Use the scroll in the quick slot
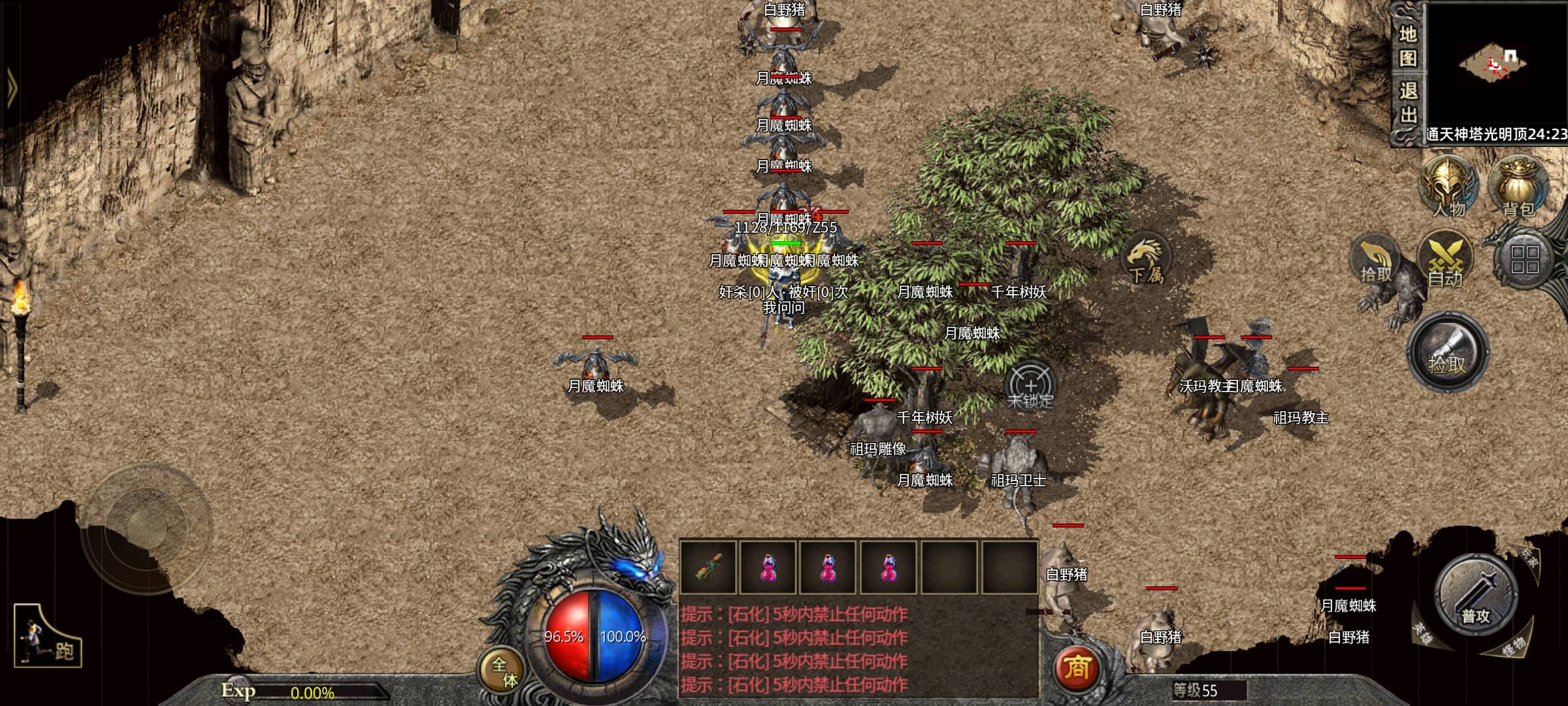 click(x=708, y=567)
